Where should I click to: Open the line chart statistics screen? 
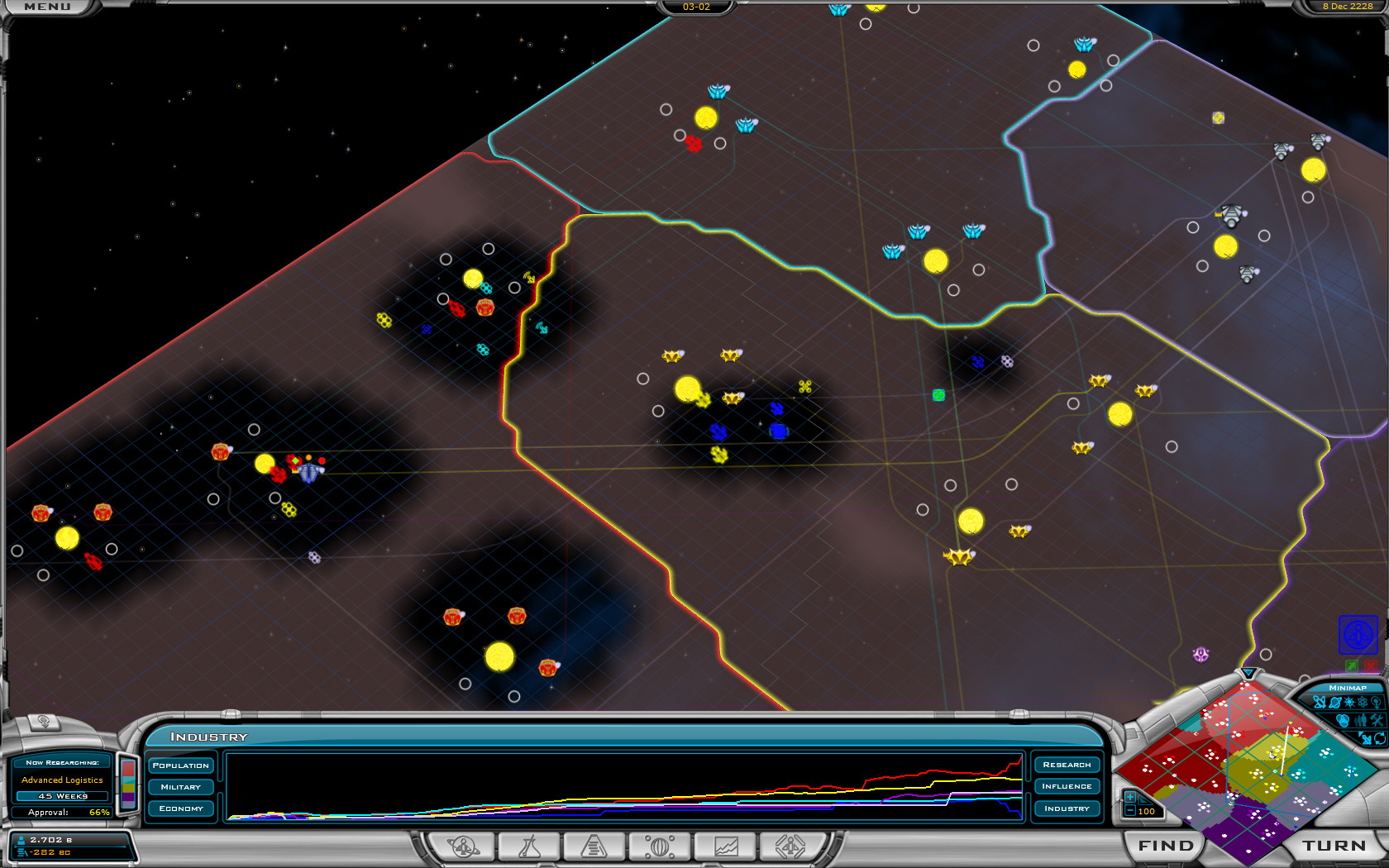(x=726, y=847)
